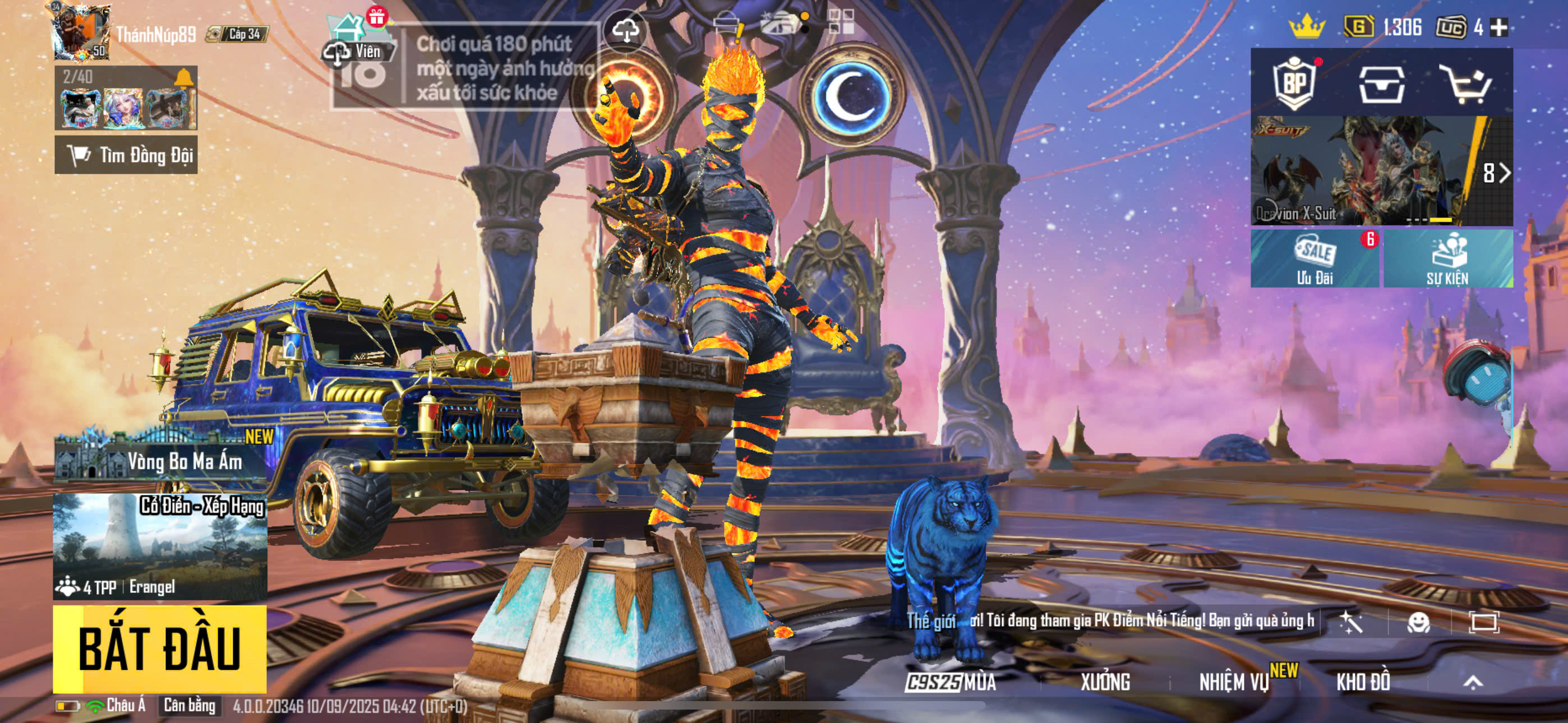Open the Ưu Đãi sale offers
This screenshot has height=723, width=1568.
[1315, 258]
